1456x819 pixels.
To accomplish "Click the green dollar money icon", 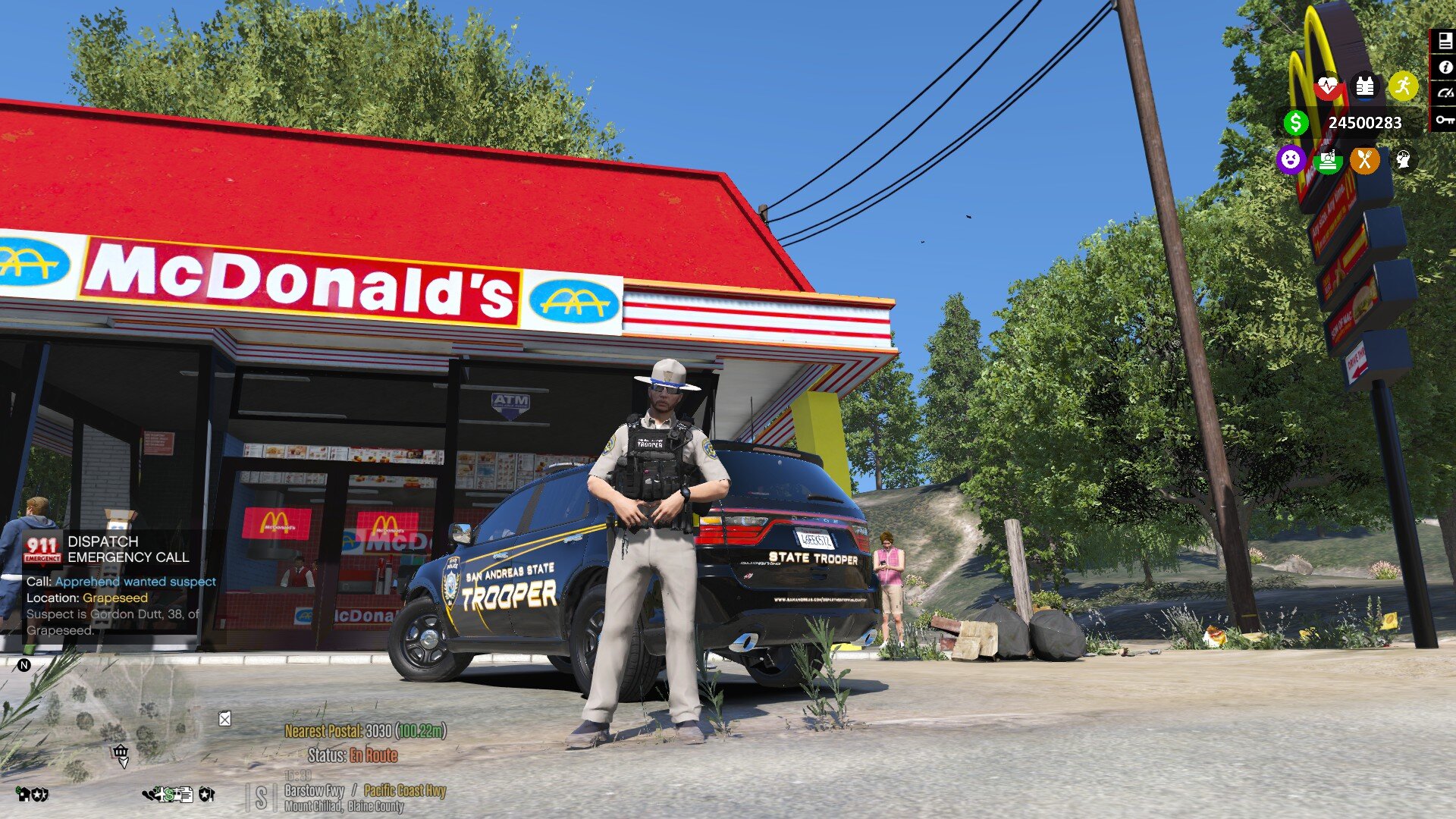I will [1296, 122].
